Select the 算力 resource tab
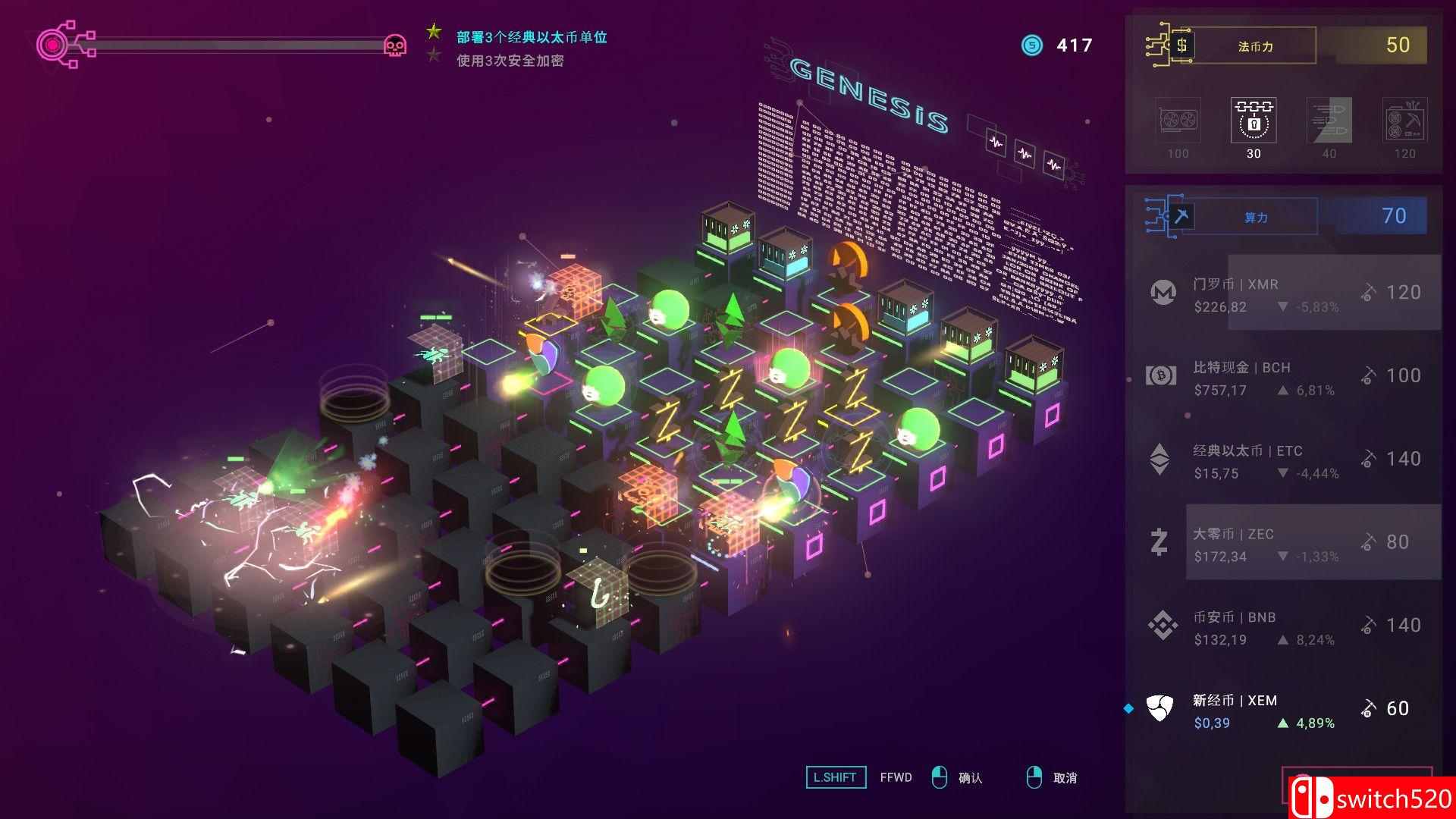The width and height of the screenshot is (1456, 819). pyautogui.click(x=1257, y=216)
